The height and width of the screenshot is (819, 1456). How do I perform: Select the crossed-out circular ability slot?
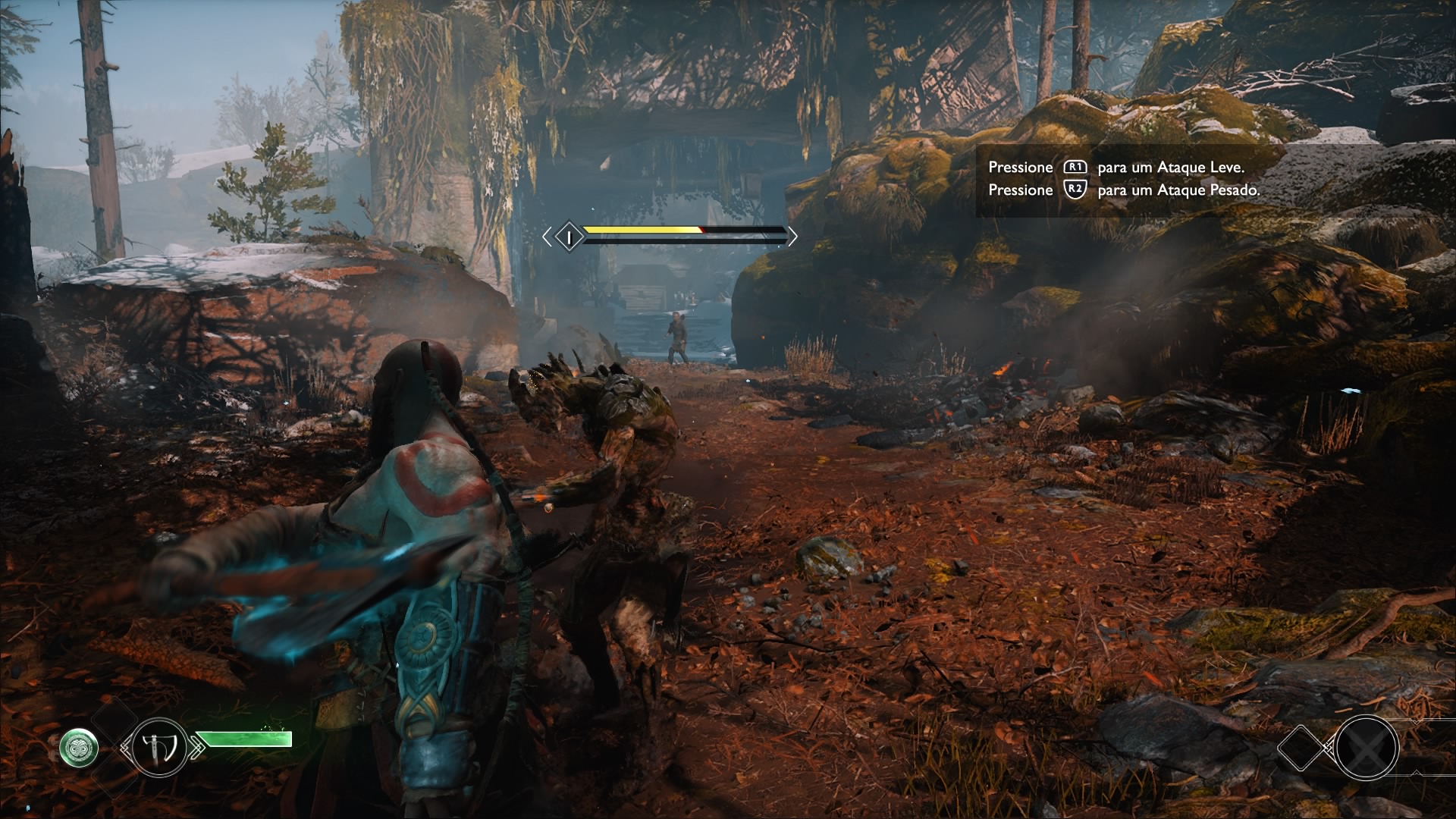[x=1367, y=748]
